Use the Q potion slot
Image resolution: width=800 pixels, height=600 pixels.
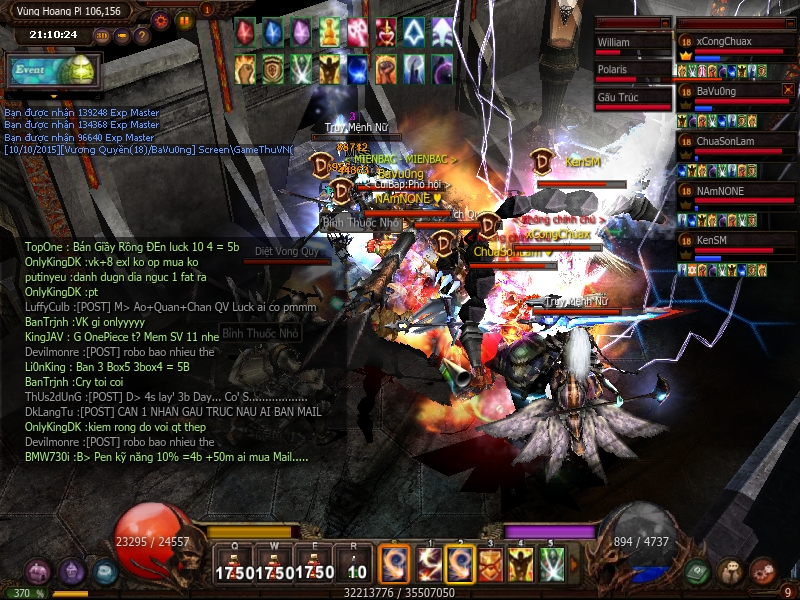click(x=233, y=565)
